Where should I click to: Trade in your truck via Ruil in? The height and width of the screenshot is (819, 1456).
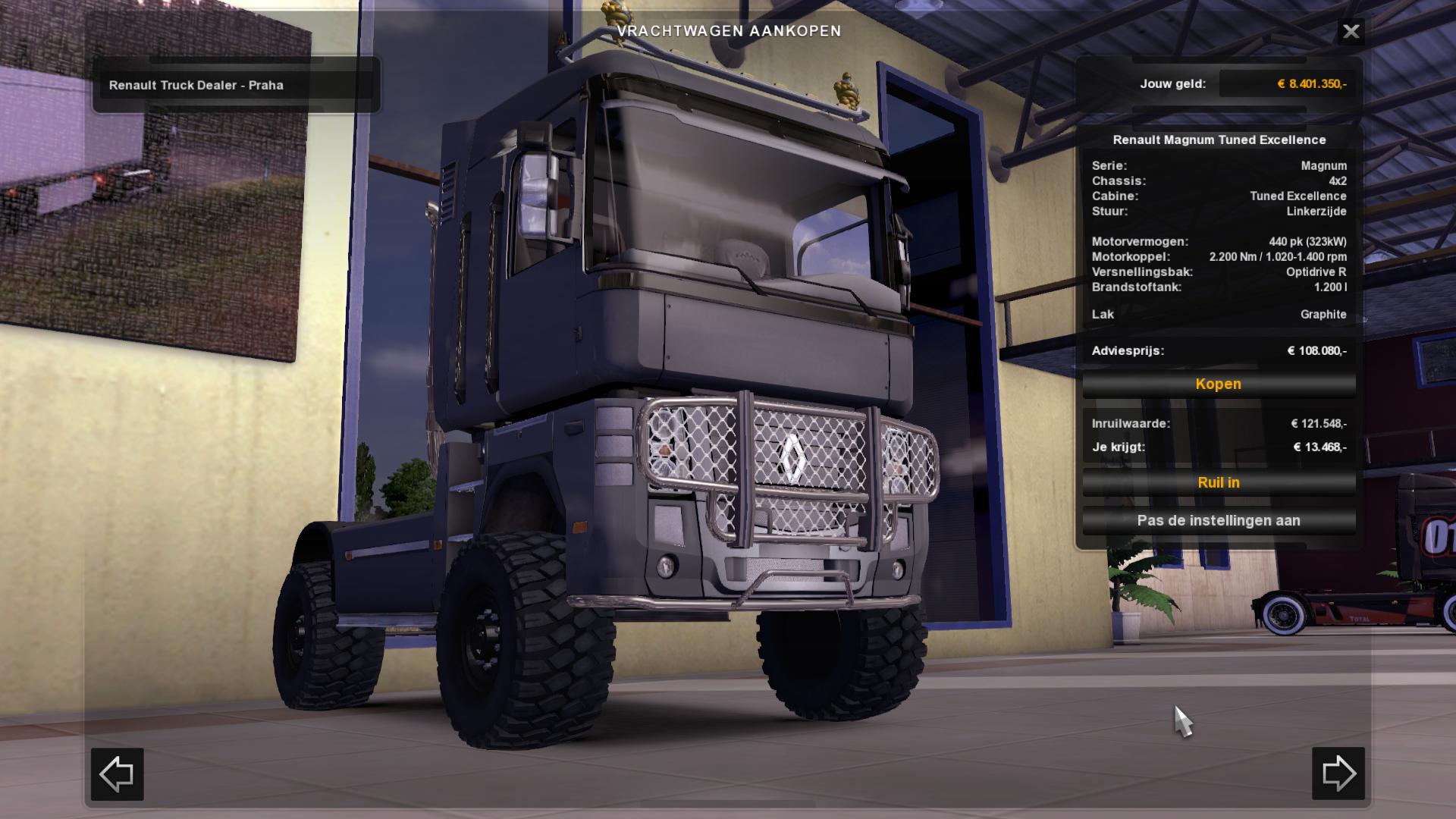pyautogui.click(x=1218, y=483)
